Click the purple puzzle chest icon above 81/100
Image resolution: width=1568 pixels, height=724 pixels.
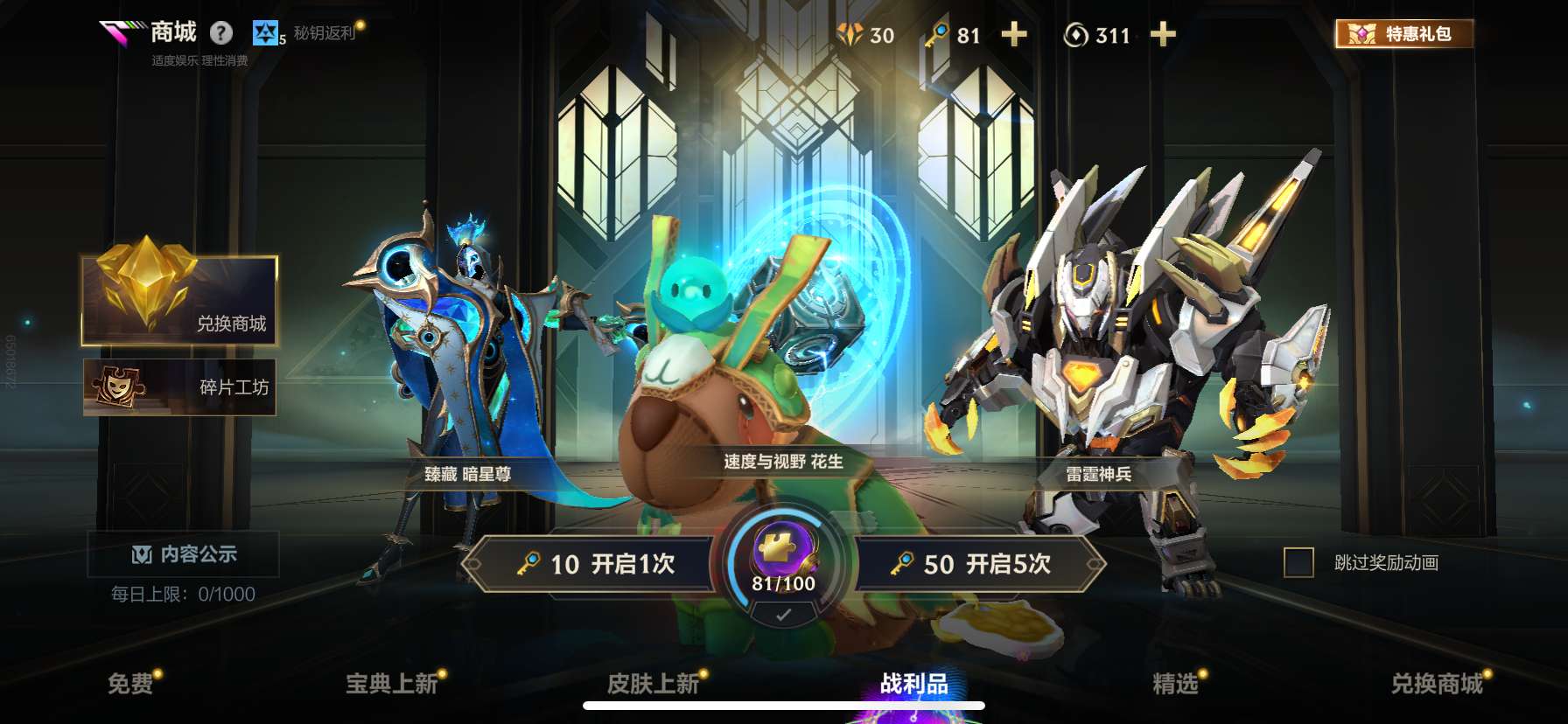(781, 547)
